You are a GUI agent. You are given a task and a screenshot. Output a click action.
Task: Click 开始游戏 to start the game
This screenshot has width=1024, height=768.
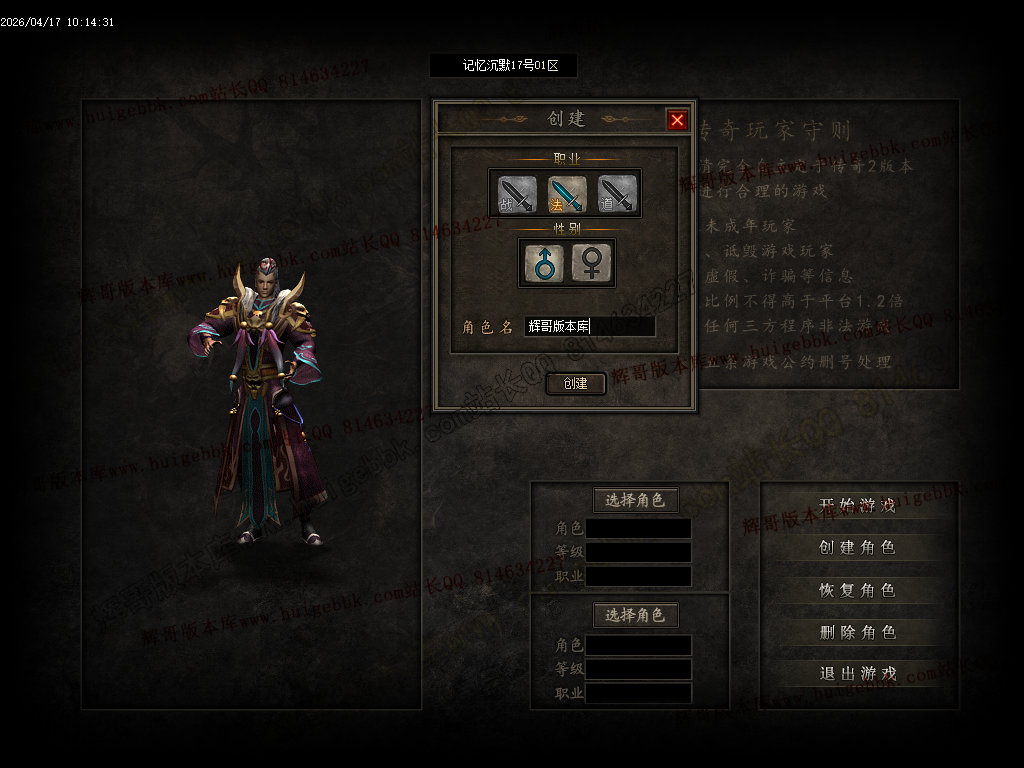point(857,505)
